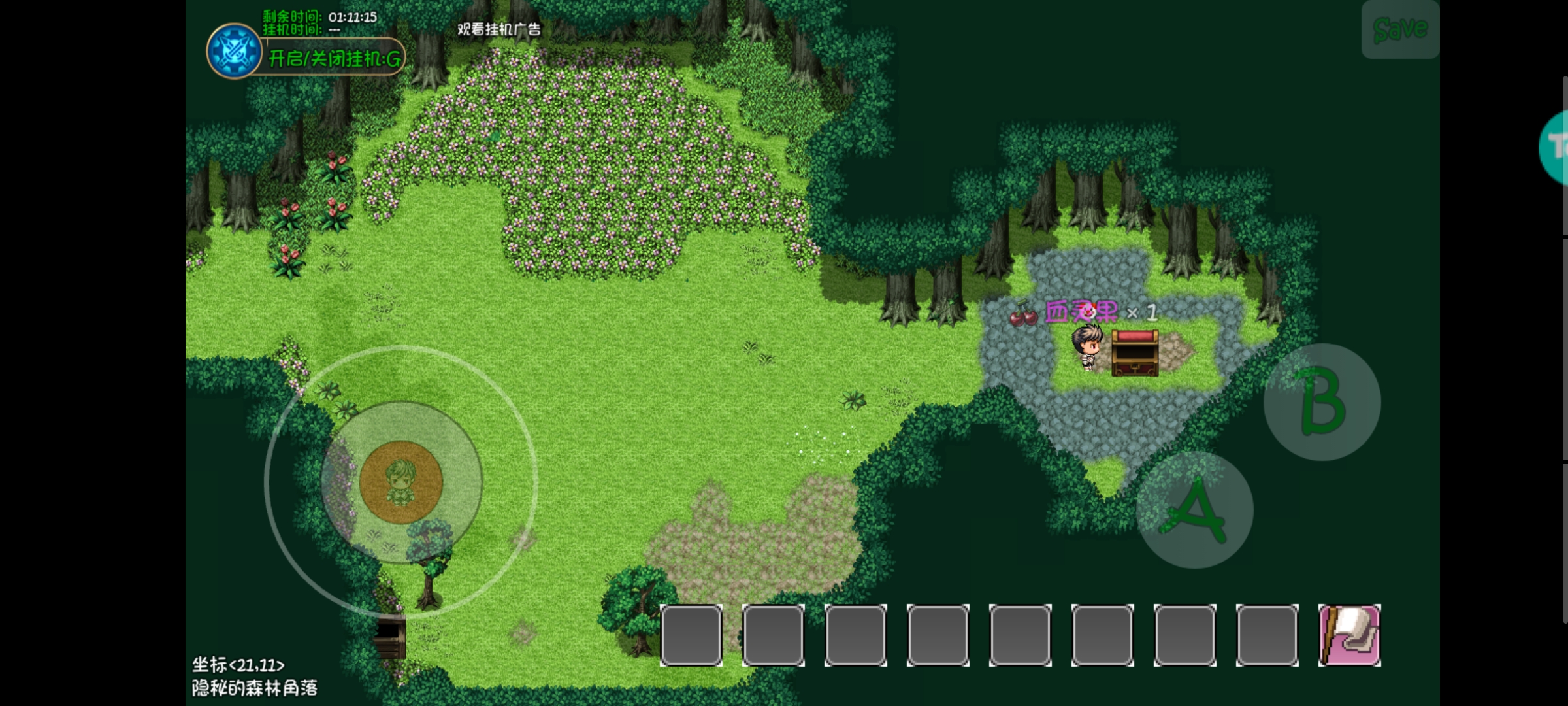Tap the round B cancel button
This screenshot has height=706, width=1568.
(x=1322, y=402)
